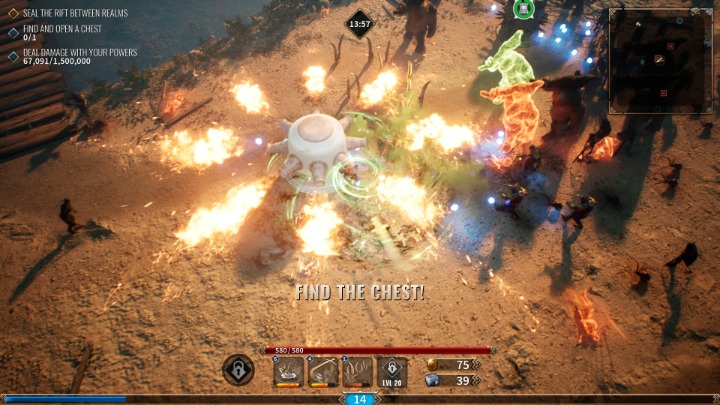Screen dimensions: 720x405
Task: Click the green character marker at top
Action: (x=522, y=9)
